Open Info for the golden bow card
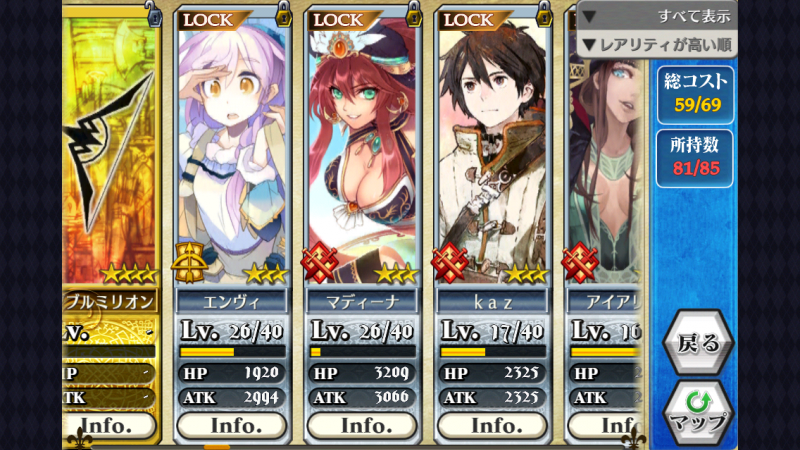This screenshot has height=450, width=800. (112, 425)
